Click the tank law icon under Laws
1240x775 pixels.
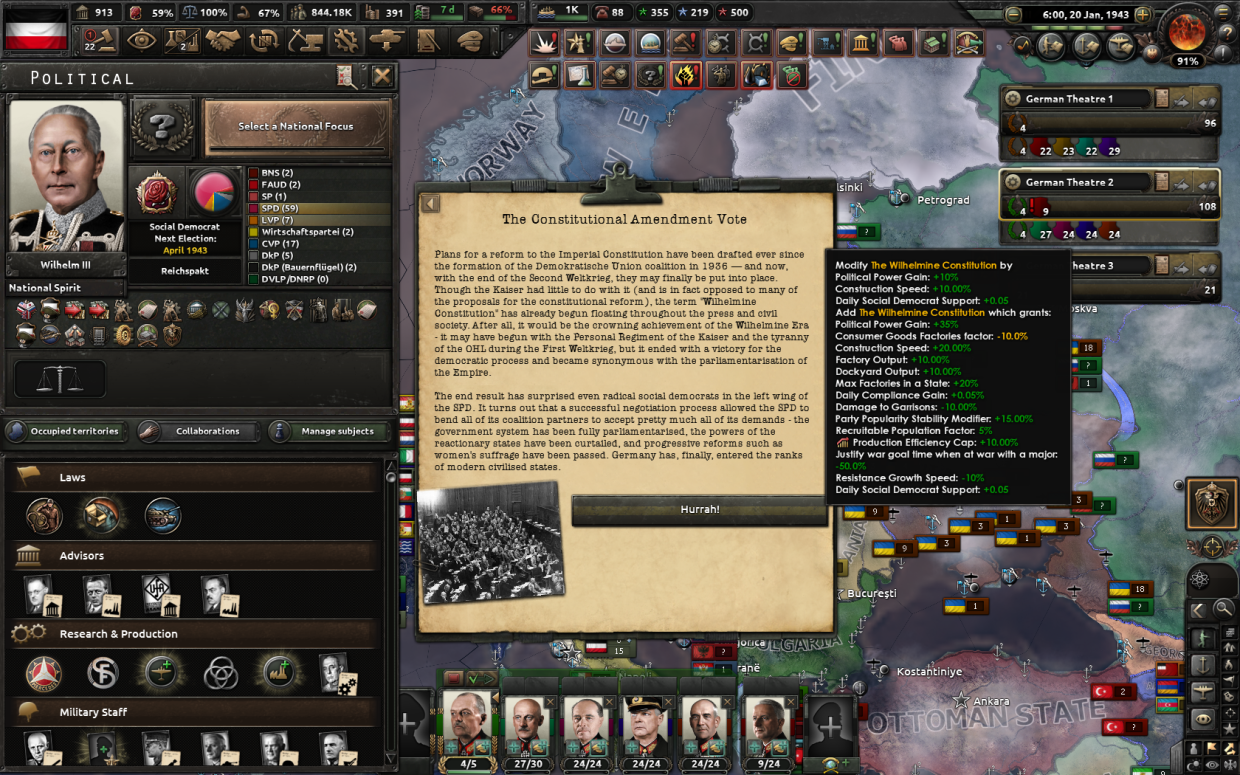click(x=163, y=516)
